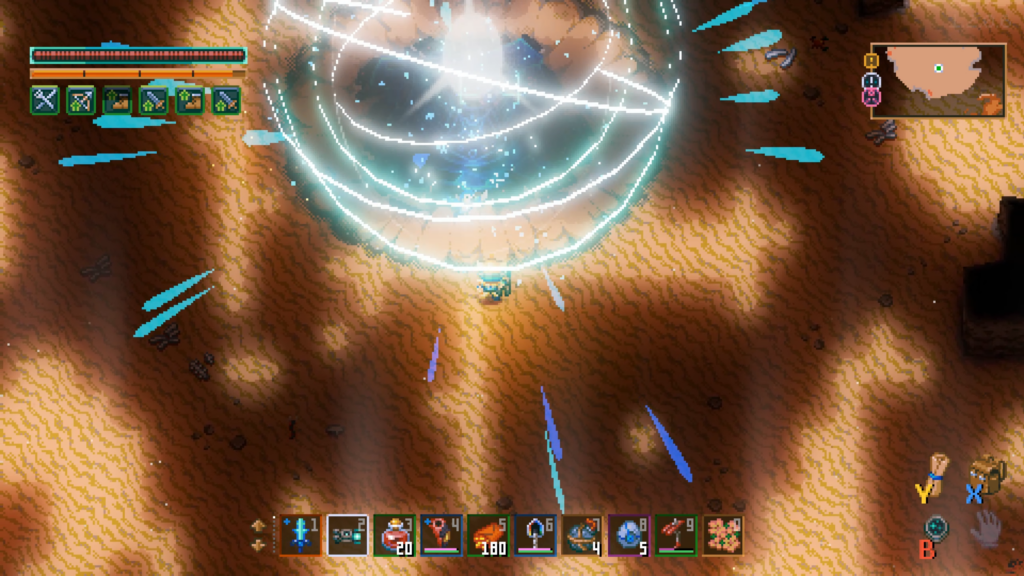
Task: Select the bomb stack in hotbar slot 7
Action: [581, 535]
